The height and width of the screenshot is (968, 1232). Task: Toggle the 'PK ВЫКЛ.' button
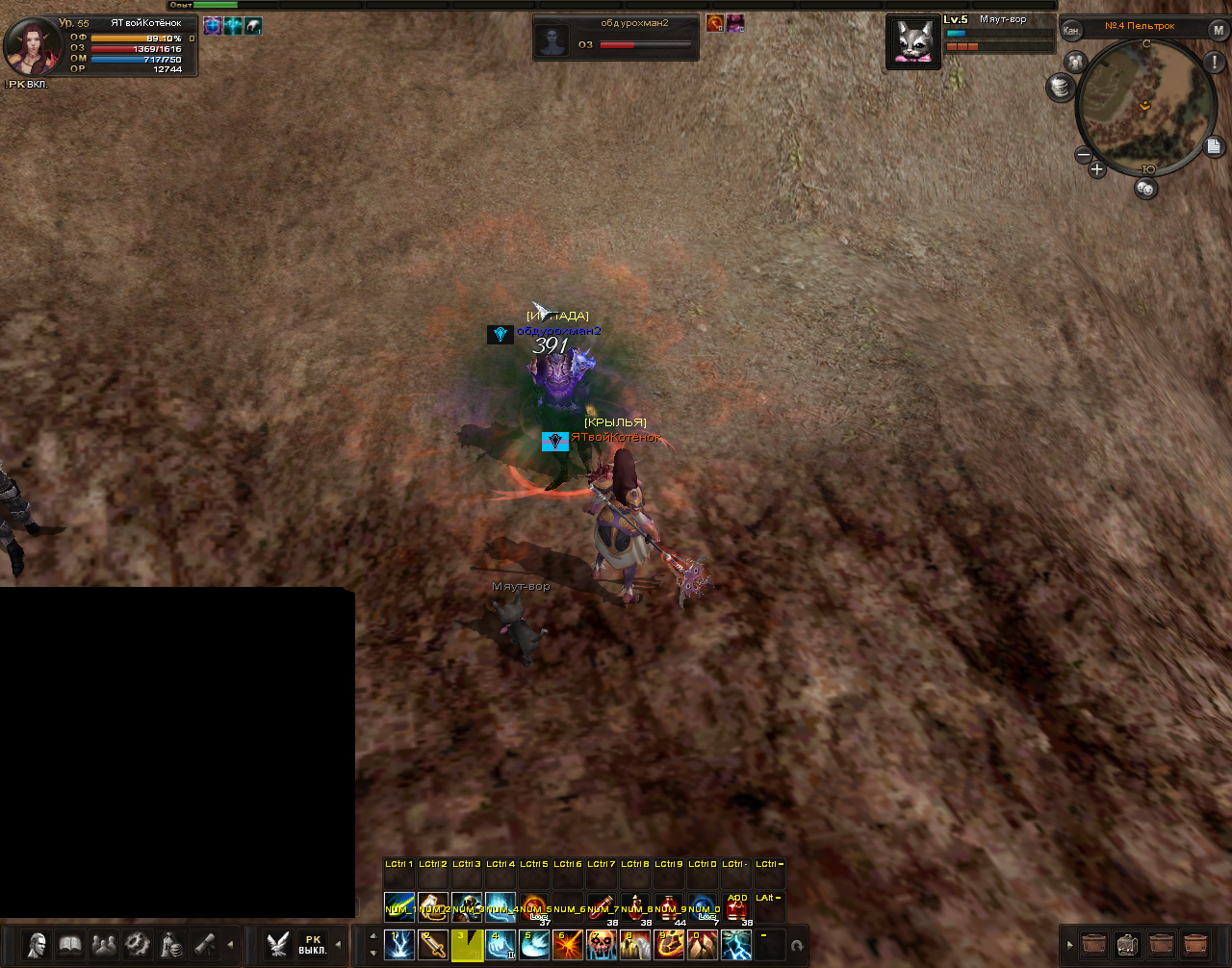pos(312,945)
